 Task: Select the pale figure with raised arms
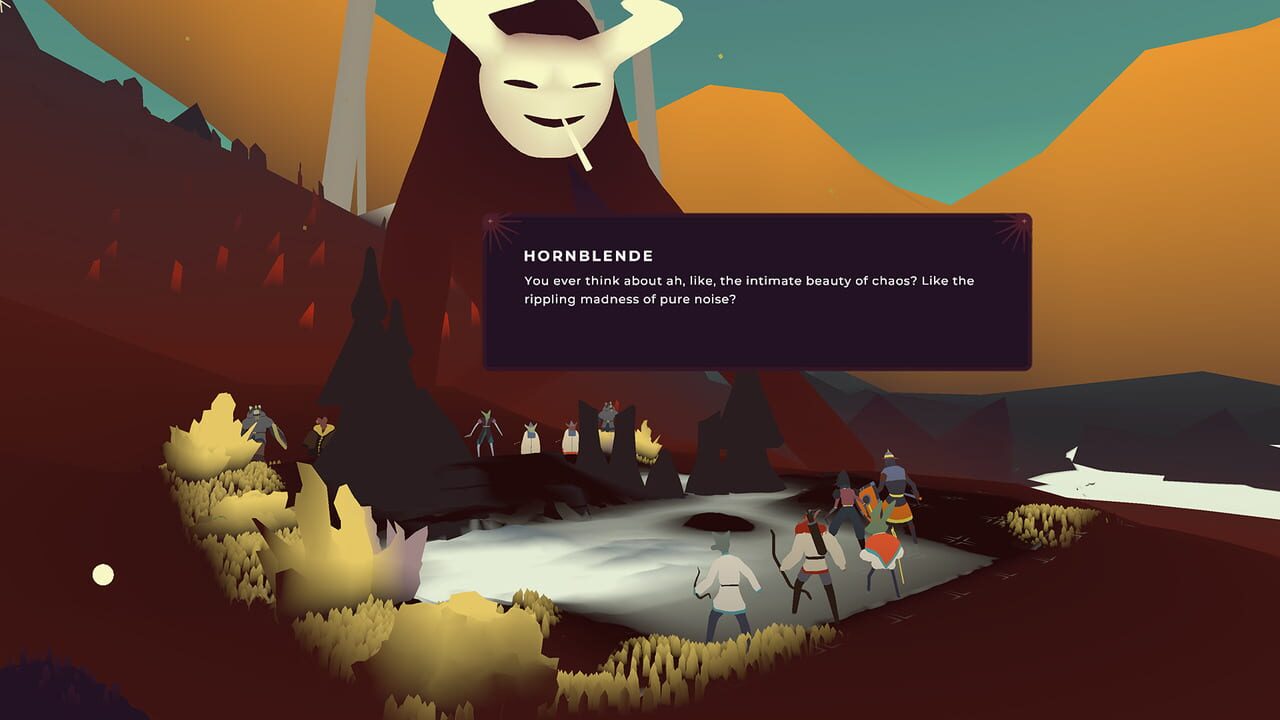tap(487, 425)
